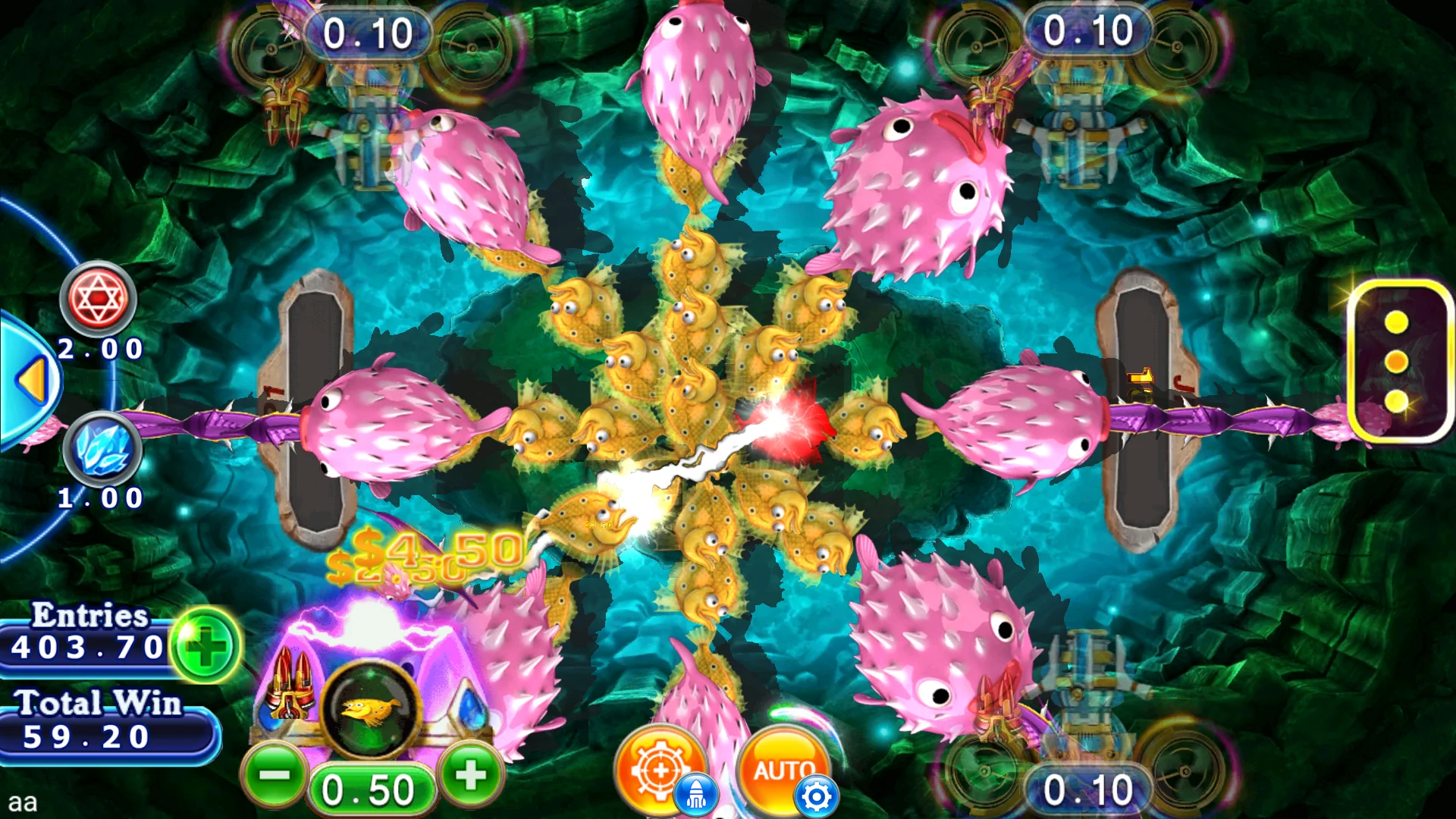Increase bet with the plus button
Screen dimensions: 1456x819
[470, 774]
